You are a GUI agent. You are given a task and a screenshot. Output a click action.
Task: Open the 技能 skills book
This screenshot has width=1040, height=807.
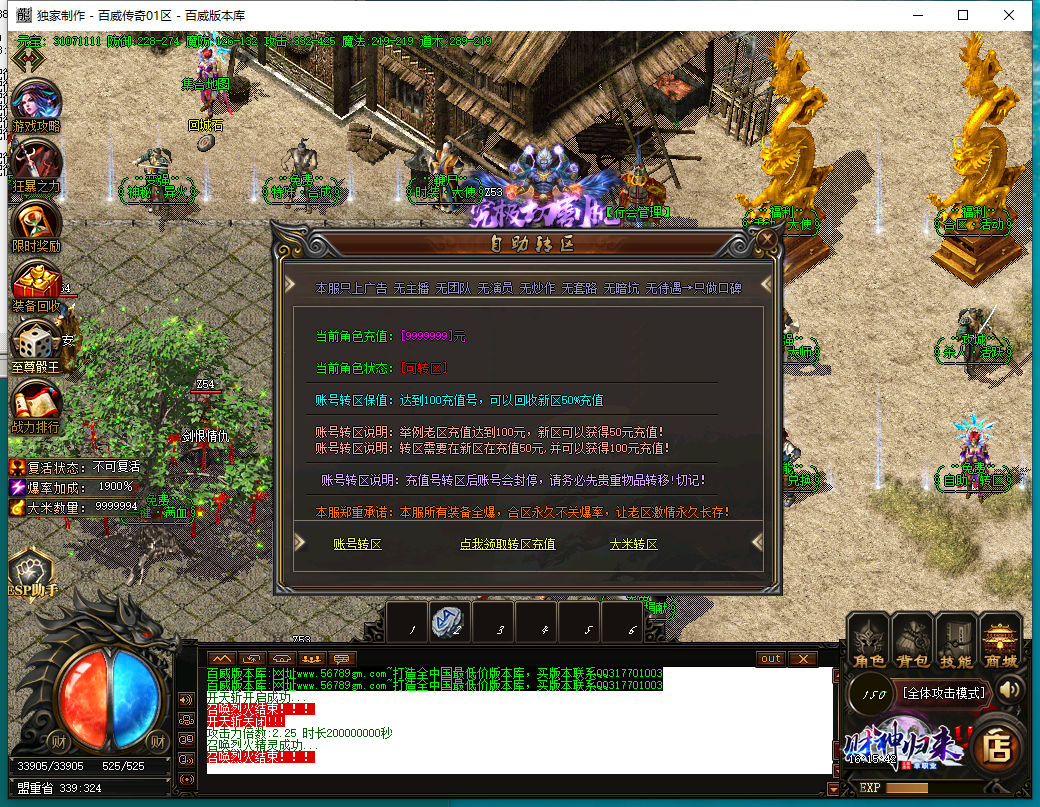pyautogui.click(x=956, y=640)
